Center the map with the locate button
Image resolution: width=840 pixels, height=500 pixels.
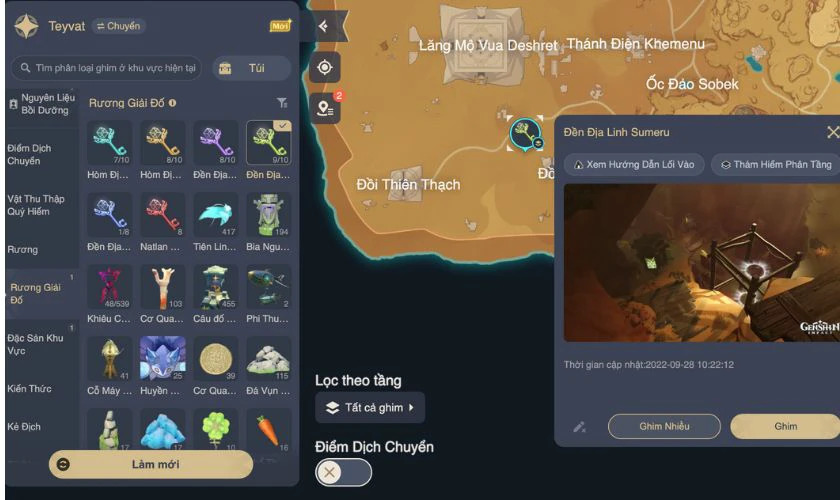[325, 68]
